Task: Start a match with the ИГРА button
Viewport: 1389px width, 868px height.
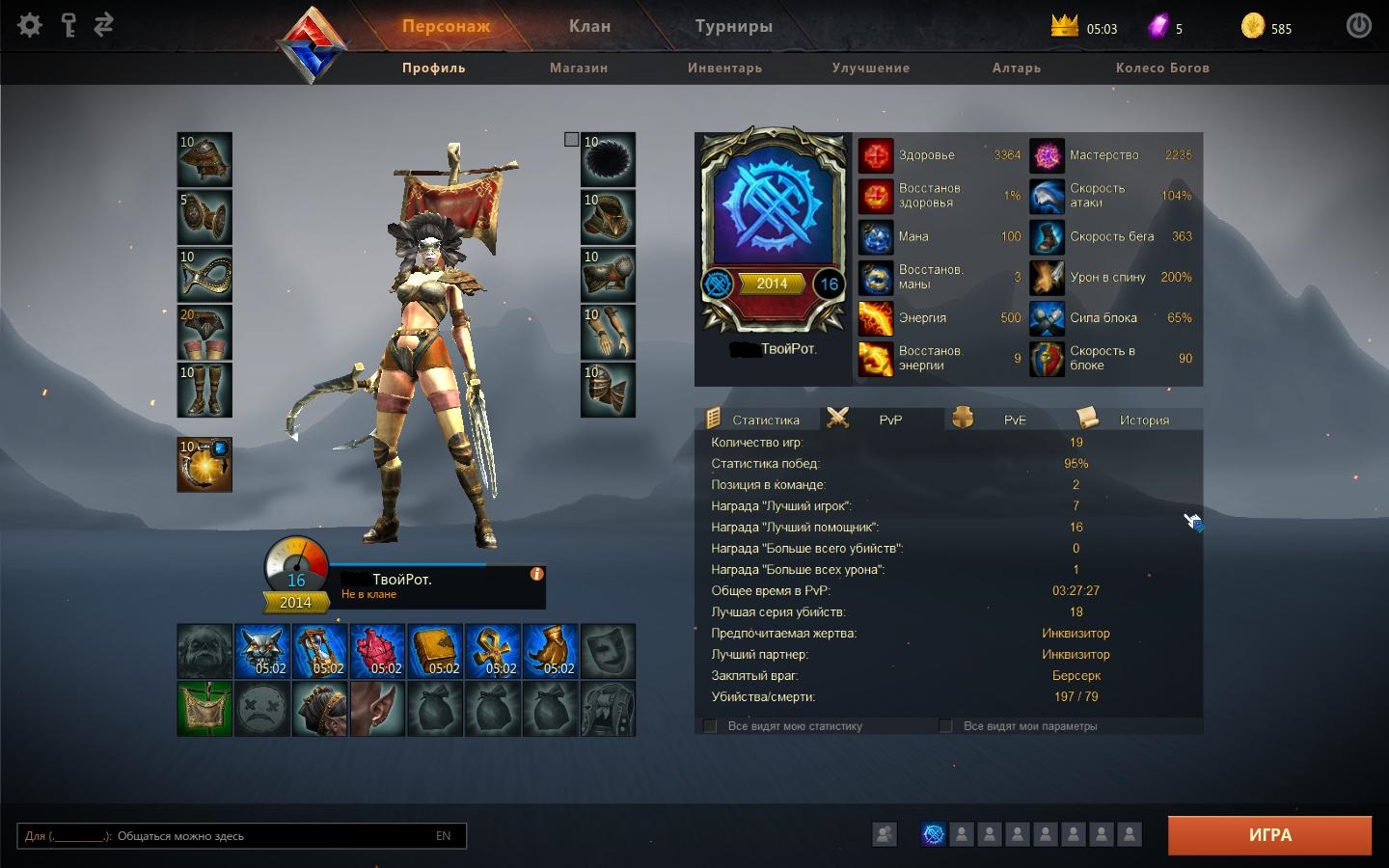Action: tap(1269, 835)
